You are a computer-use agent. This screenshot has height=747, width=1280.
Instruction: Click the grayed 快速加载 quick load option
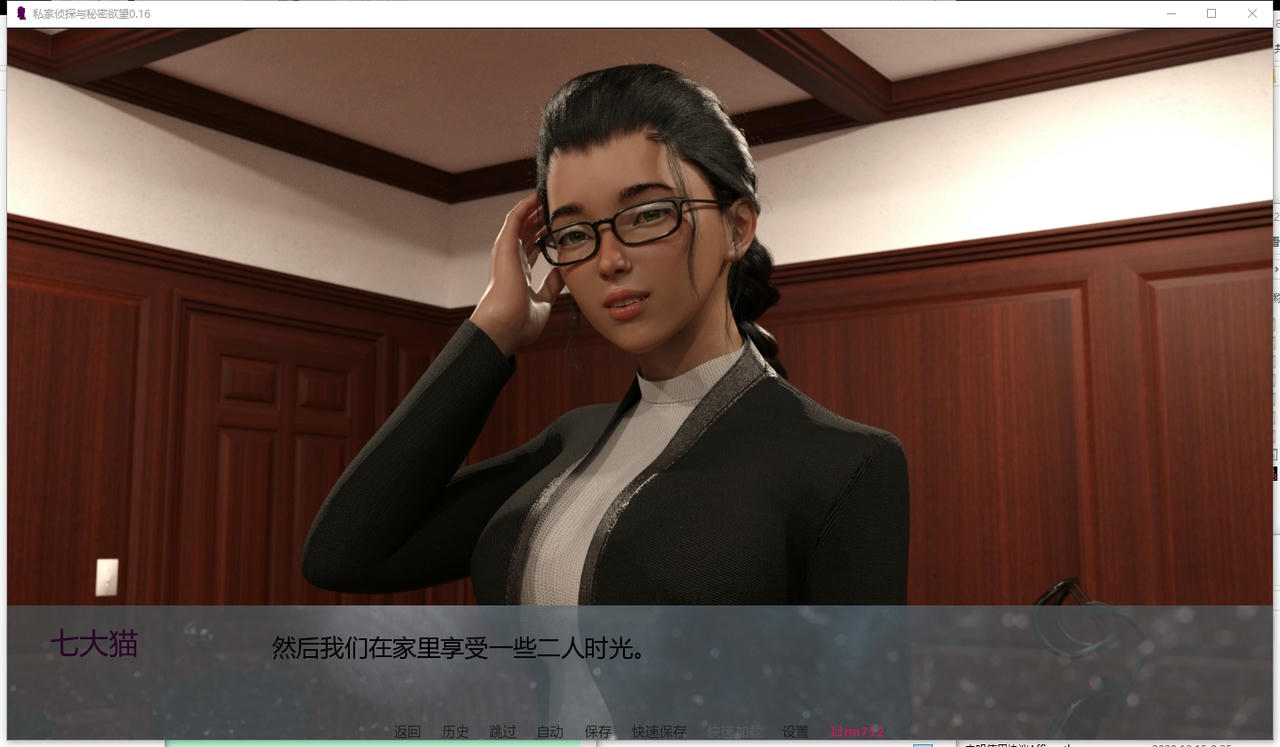736,732
